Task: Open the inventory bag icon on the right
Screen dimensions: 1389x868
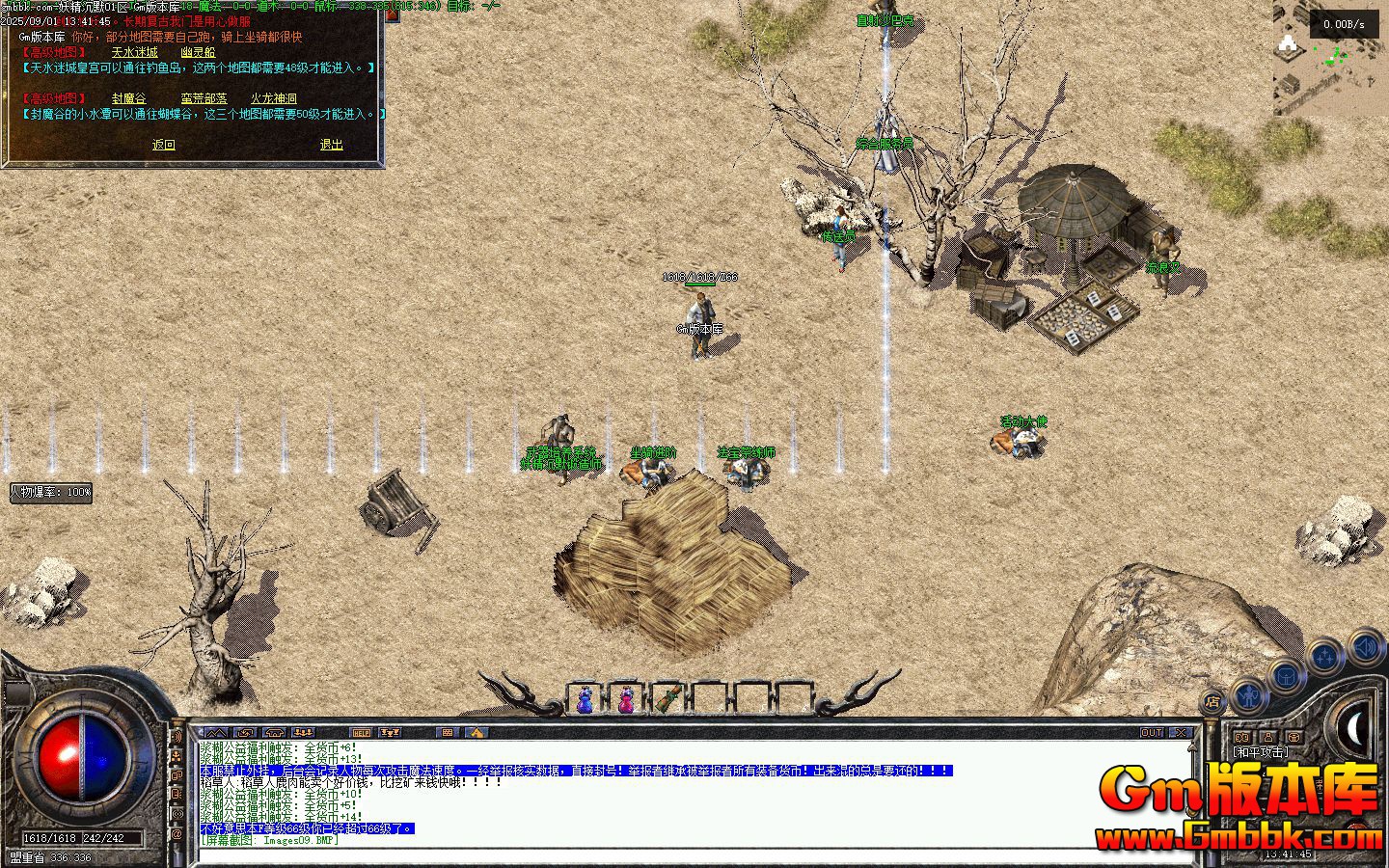Action: click(x=1286, y=676)
